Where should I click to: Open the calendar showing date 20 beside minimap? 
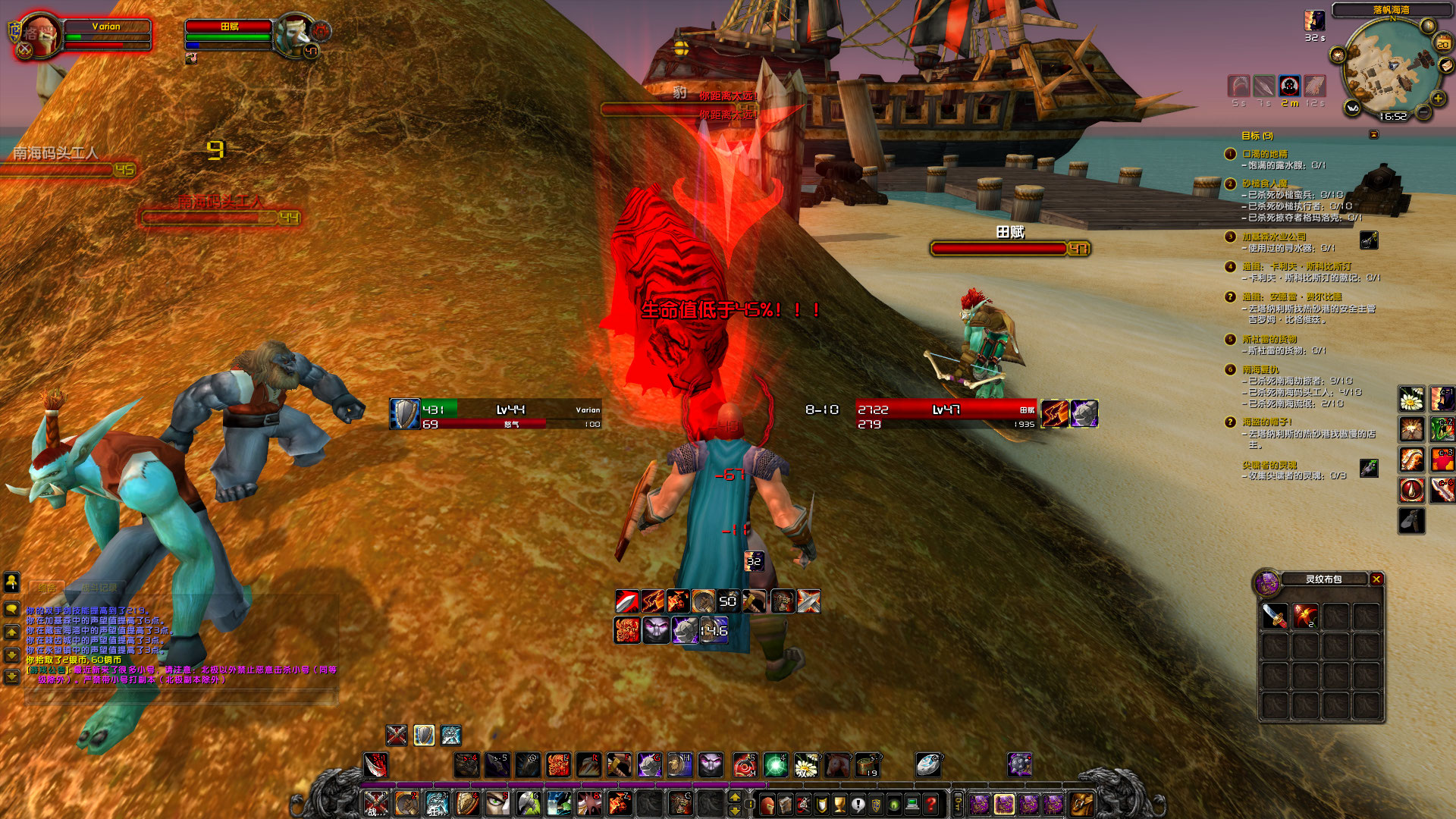click(x=1443, y=43)
